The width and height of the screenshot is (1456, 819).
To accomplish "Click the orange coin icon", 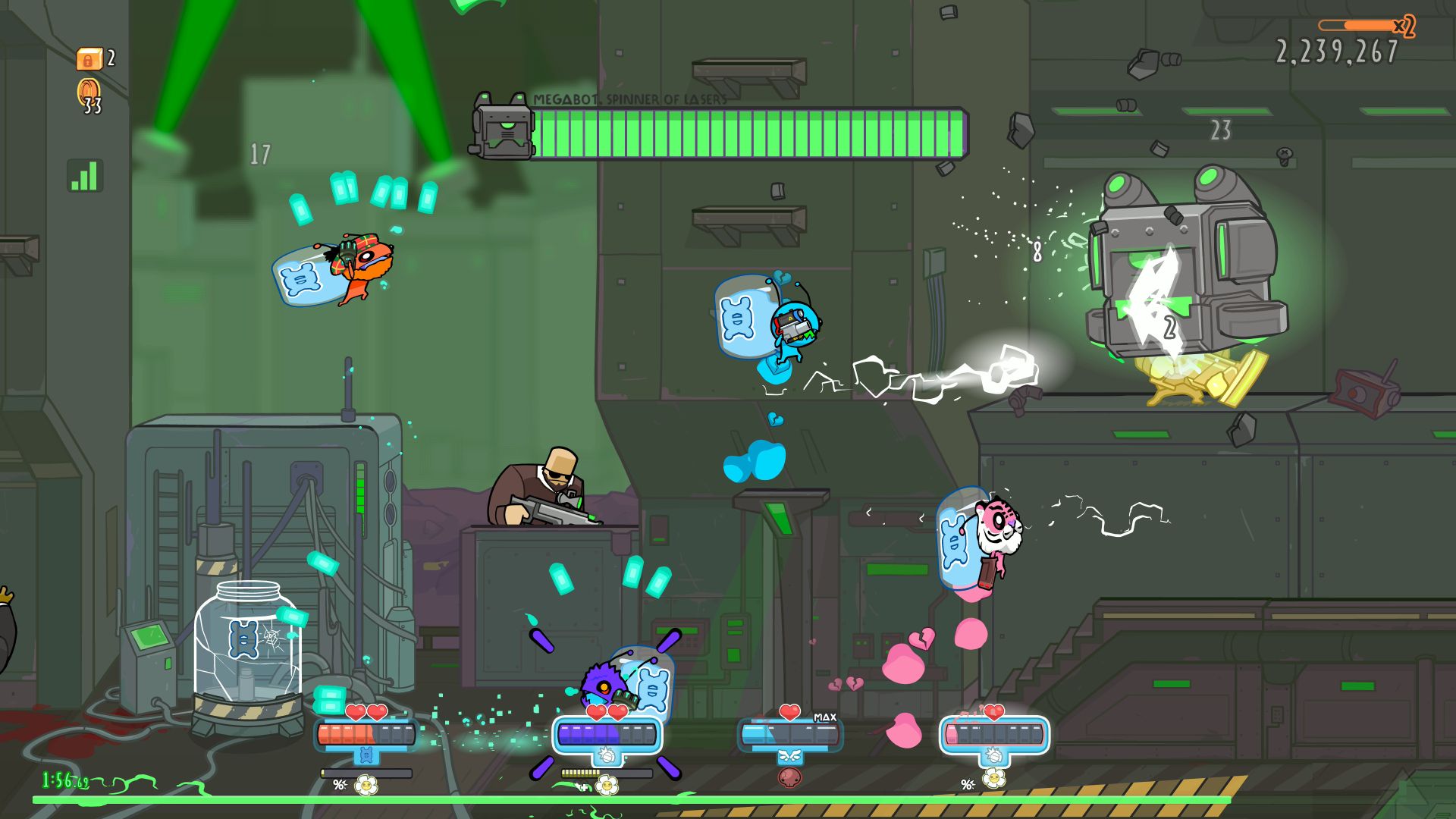I will [x=89, y=91].
